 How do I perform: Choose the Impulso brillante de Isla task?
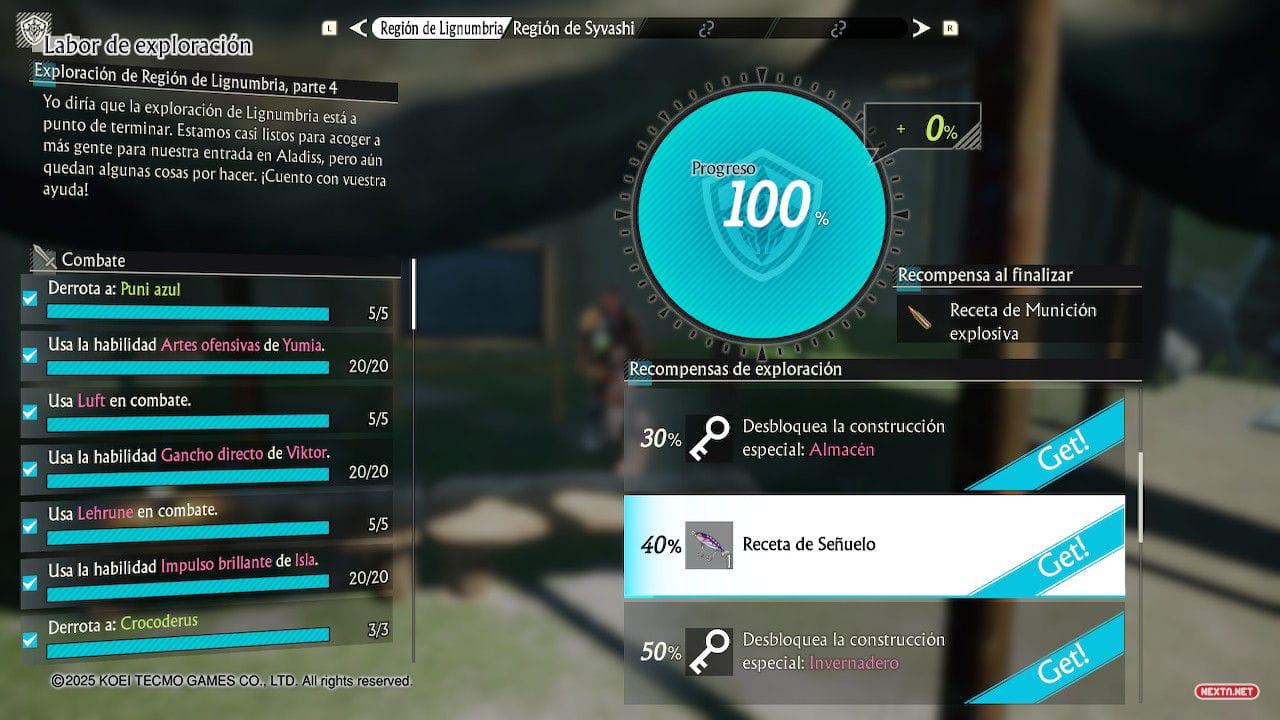208,571
